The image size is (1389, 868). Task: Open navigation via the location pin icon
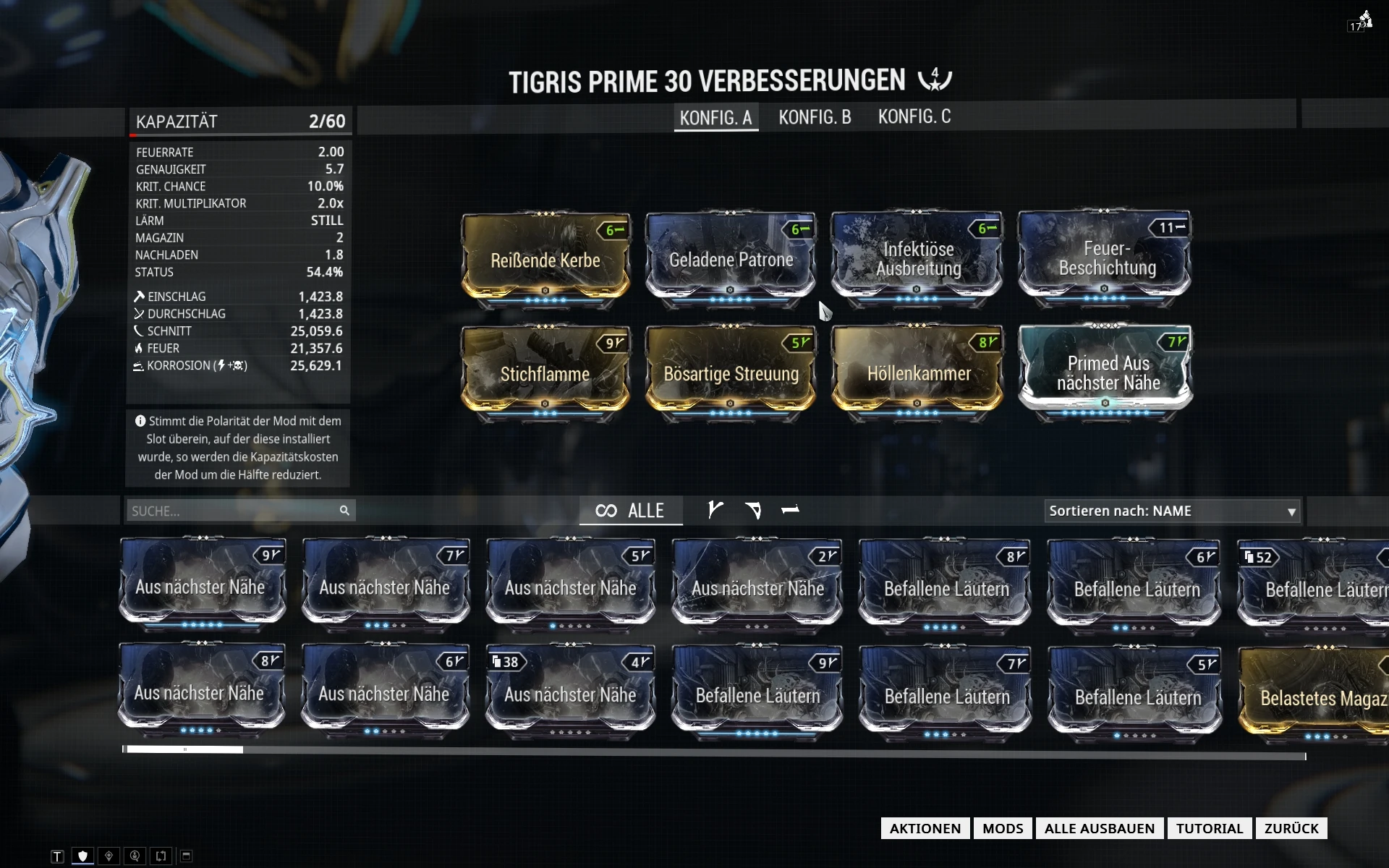pos(109,855)
